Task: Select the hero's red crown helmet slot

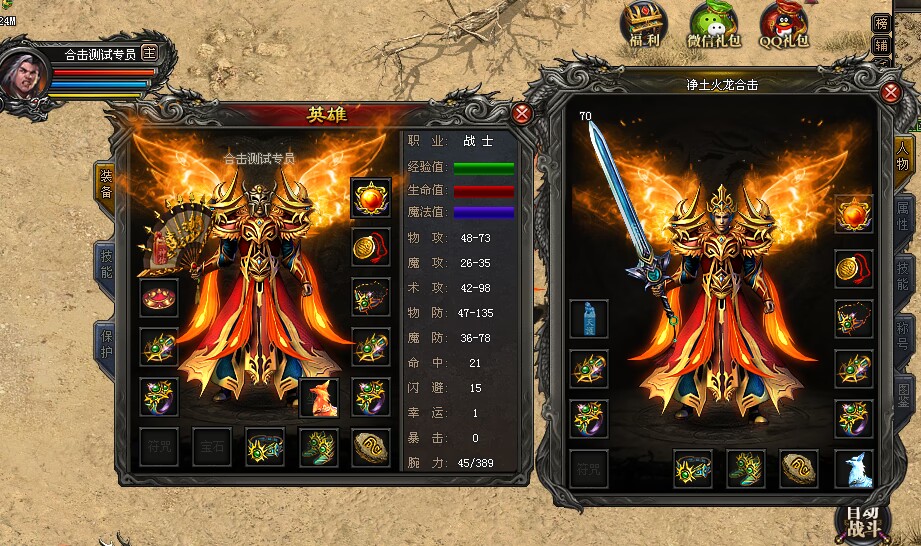Action: [x=159, y=298]
